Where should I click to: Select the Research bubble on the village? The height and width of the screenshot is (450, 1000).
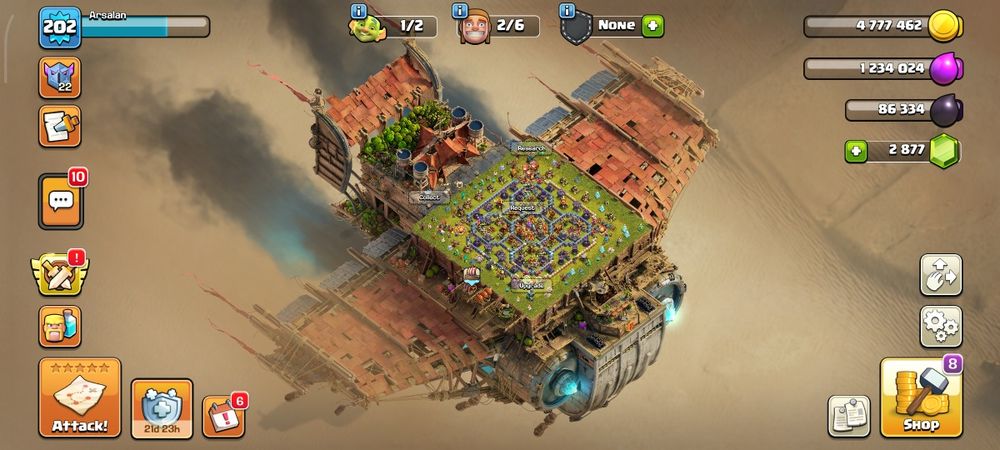point(531,148)
